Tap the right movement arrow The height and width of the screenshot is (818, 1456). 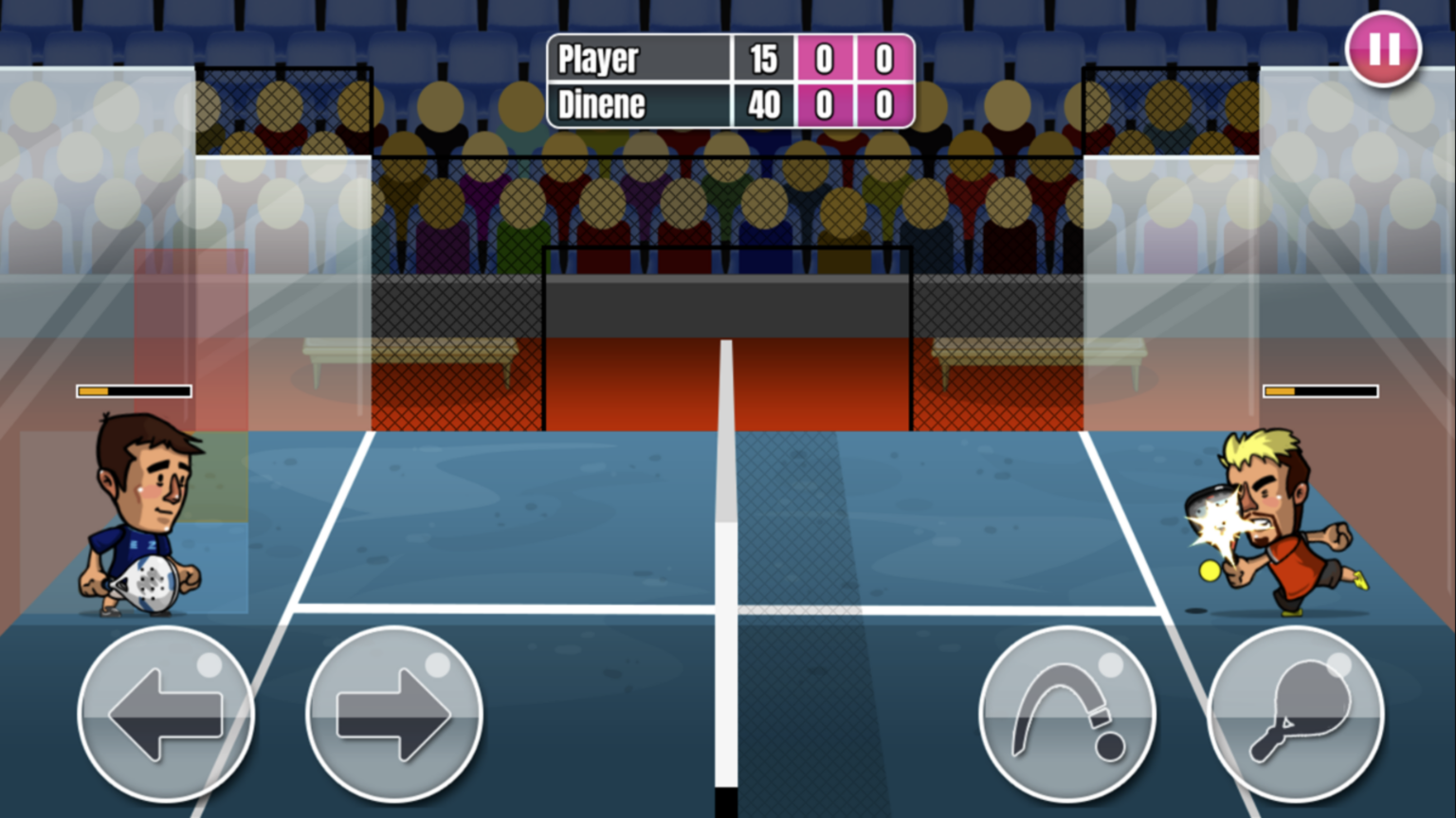pyautogui.click(x=393, y=718)
